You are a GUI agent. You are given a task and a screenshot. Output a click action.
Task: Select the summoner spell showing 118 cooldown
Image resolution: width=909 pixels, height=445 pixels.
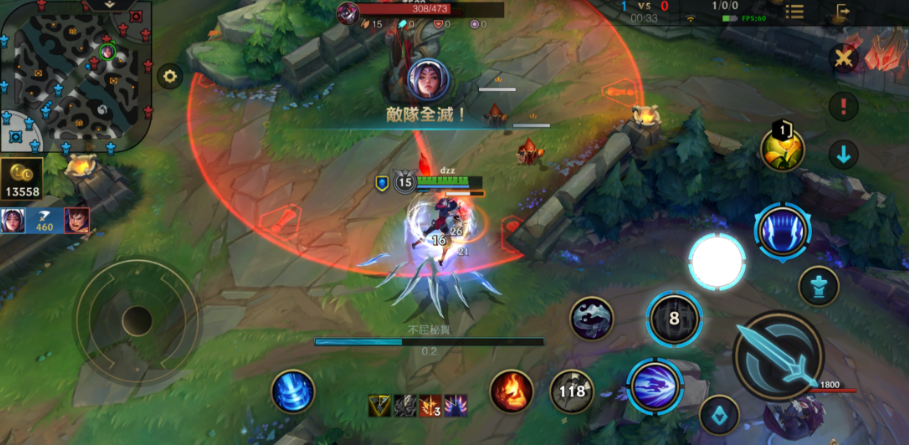(572, 391)
